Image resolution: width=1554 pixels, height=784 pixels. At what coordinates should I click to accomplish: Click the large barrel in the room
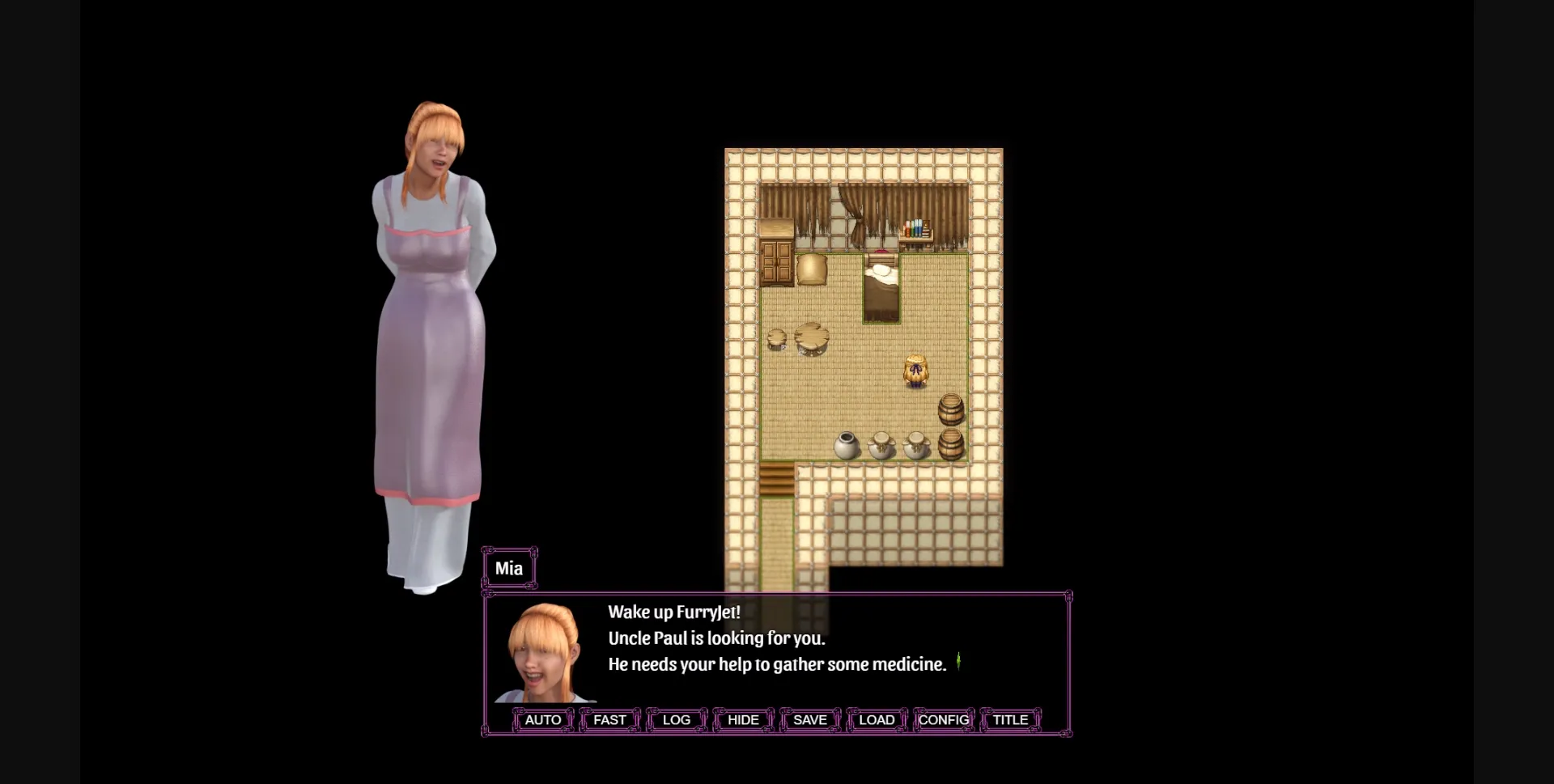(952, 411)
